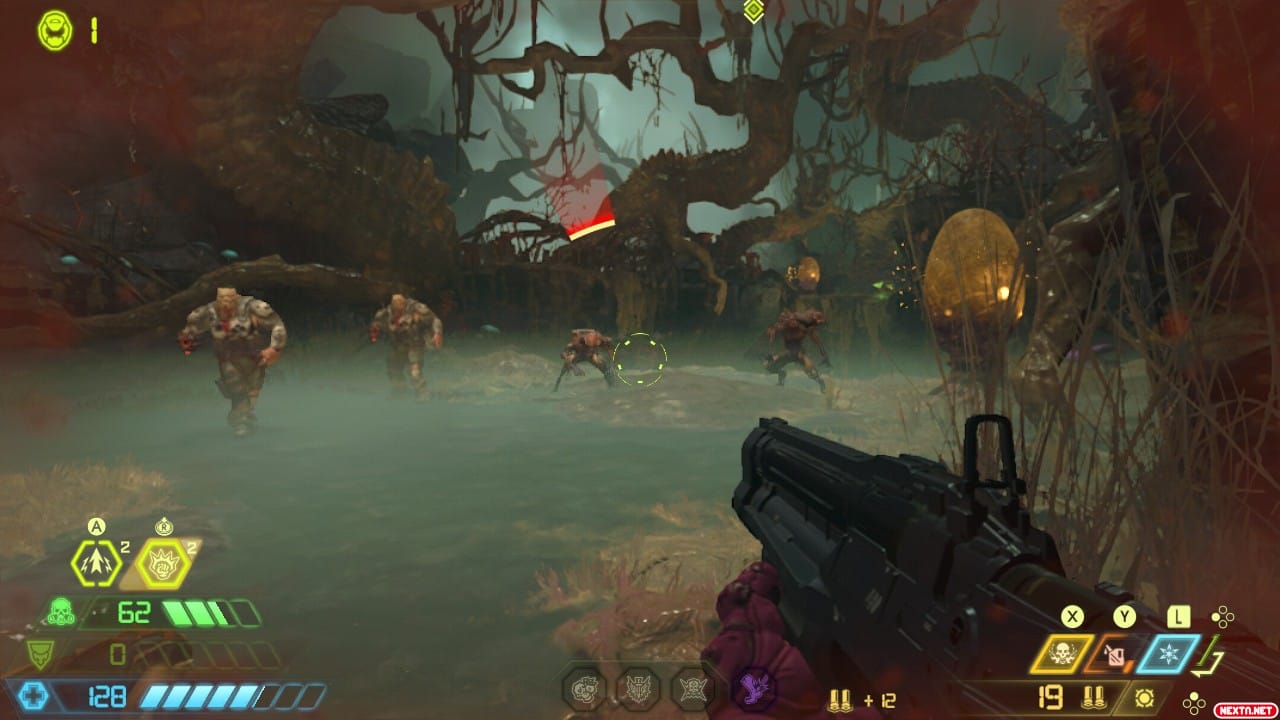Image resolution: width=1280 pixels, height=720 pixels.
Task: Click the shotgun shells ammo icon
Action: tap(1093, 696)
